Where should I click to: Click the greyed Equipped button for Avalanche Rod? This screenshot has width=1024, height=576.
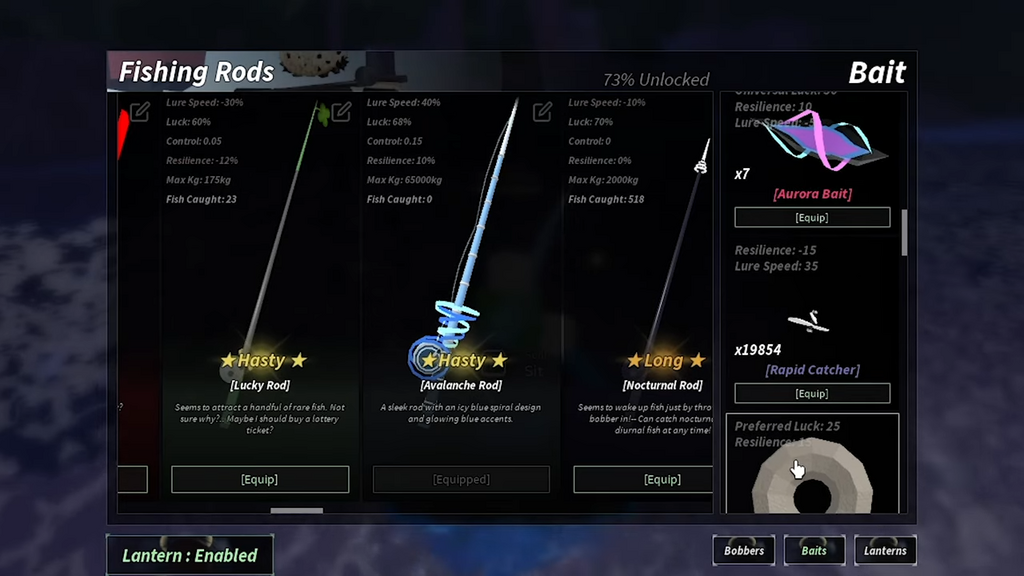pos(461,479)
